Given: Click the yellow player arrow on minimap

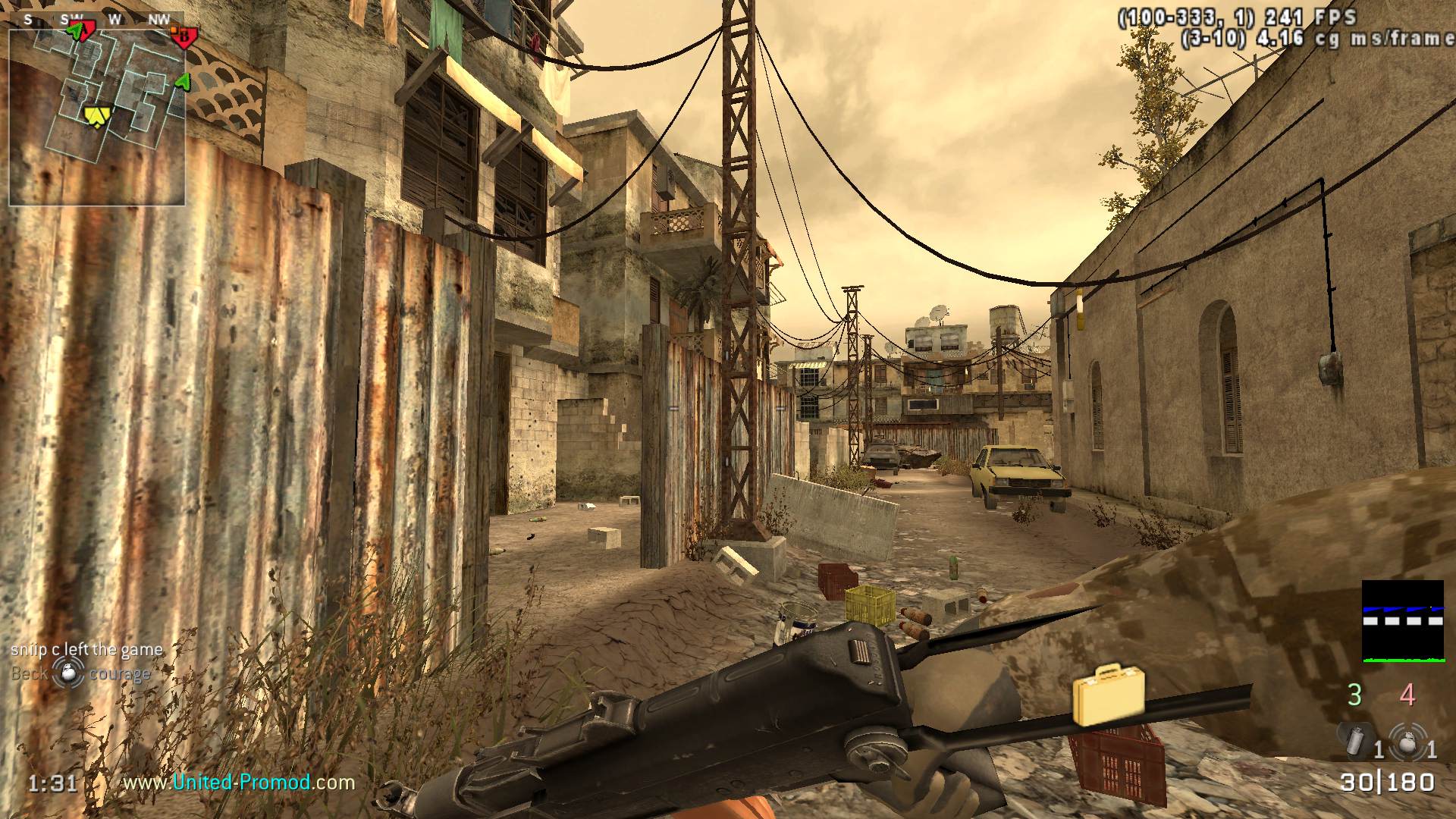Looking at the screenshot, I should (96, 115).
